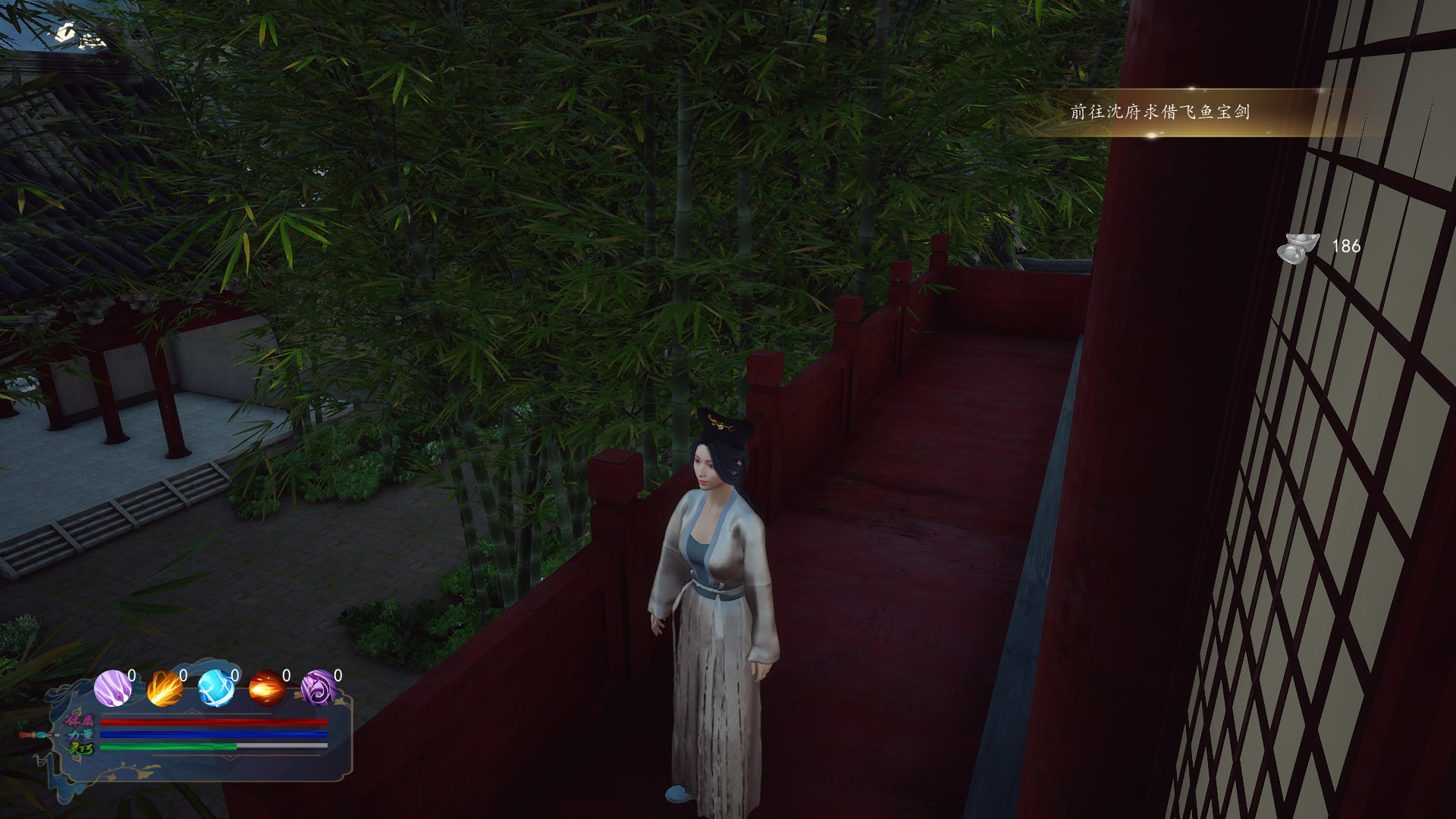Select the blue water sphere skill orb
This screenshot has height=819, width=1456.
click(x=216, y=689)
